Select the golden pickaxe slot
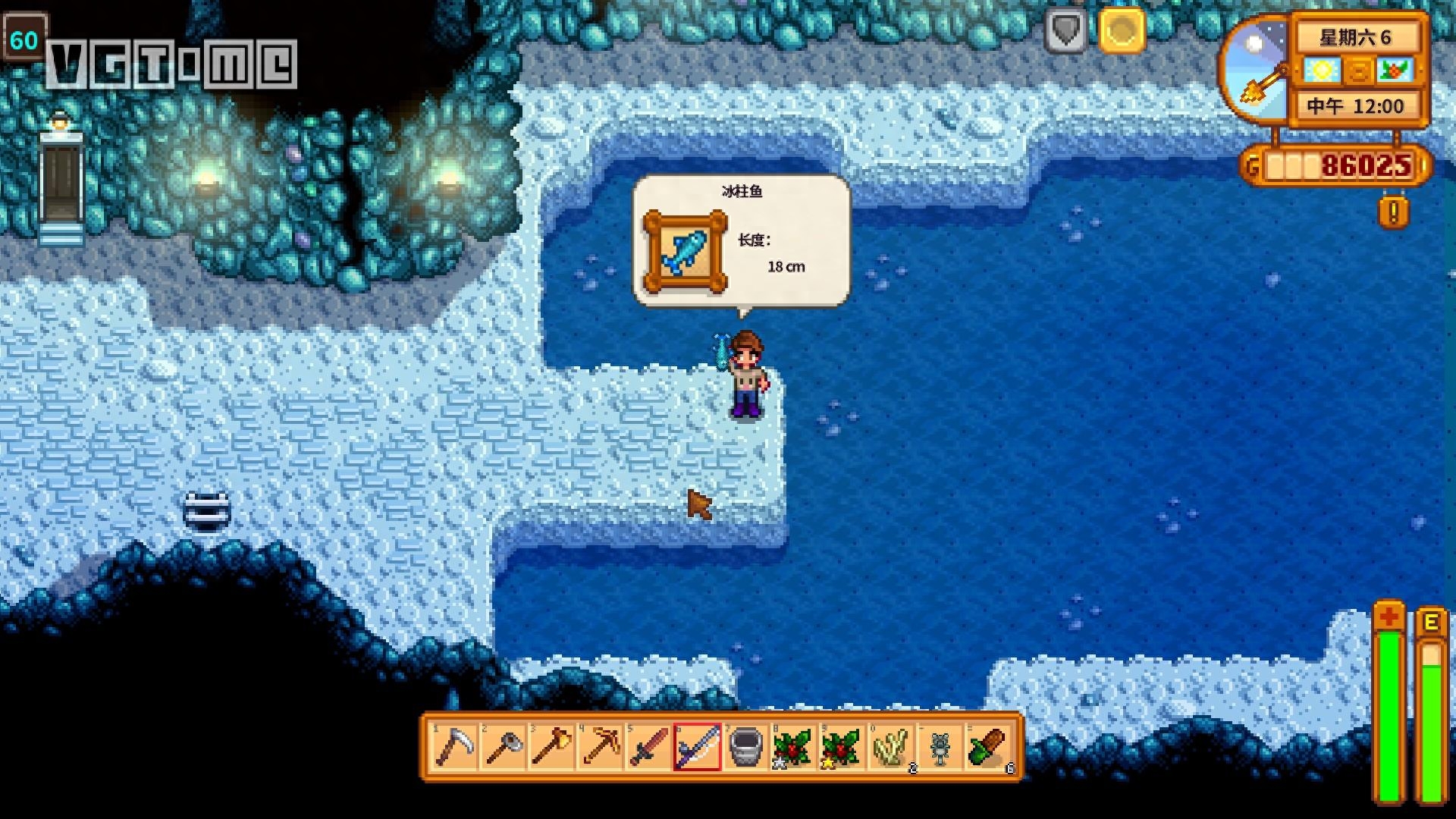The image size is (1456, 819). tap(600, 746)
